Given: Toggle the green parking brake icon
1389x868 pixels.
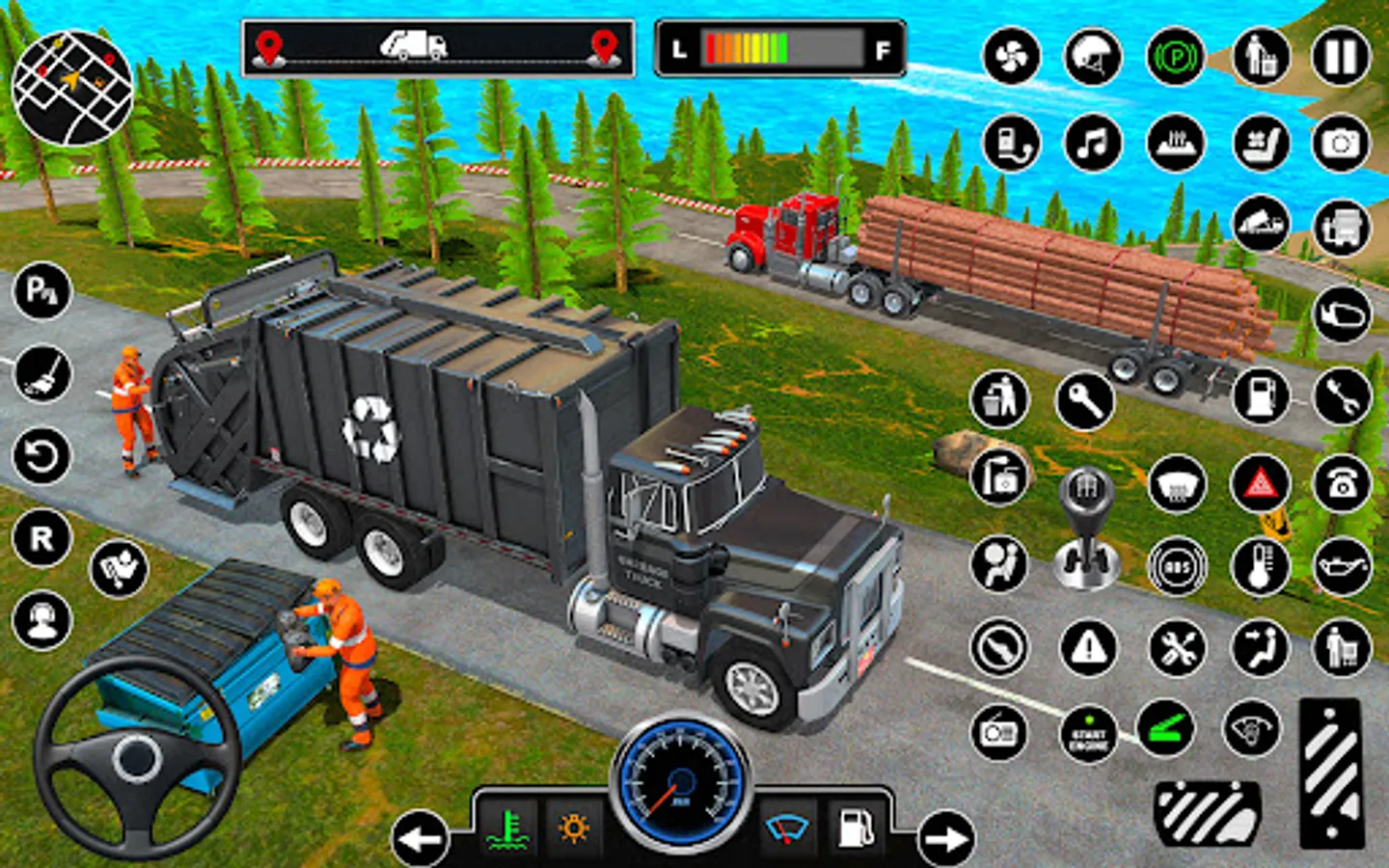Looking at the screenshot, I should (1176, 57).
